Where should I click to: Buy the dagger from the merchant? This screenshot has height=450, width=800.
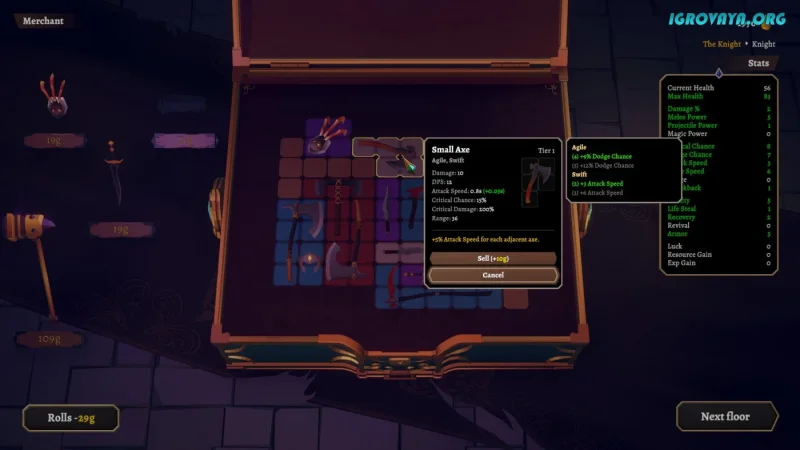[117, 181]
